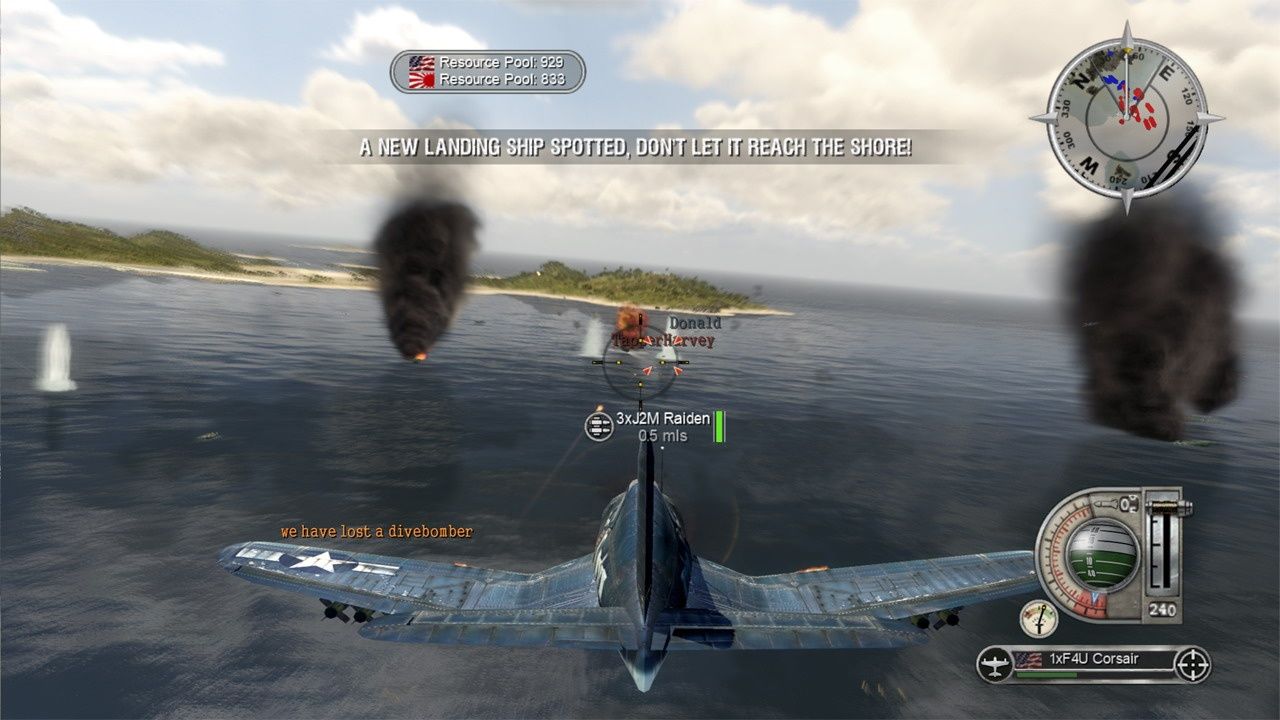This screenshot has height=720, width=1280.
Task: Select the 3xJ2M Raiden target icon
Action: tap(599, 425)
